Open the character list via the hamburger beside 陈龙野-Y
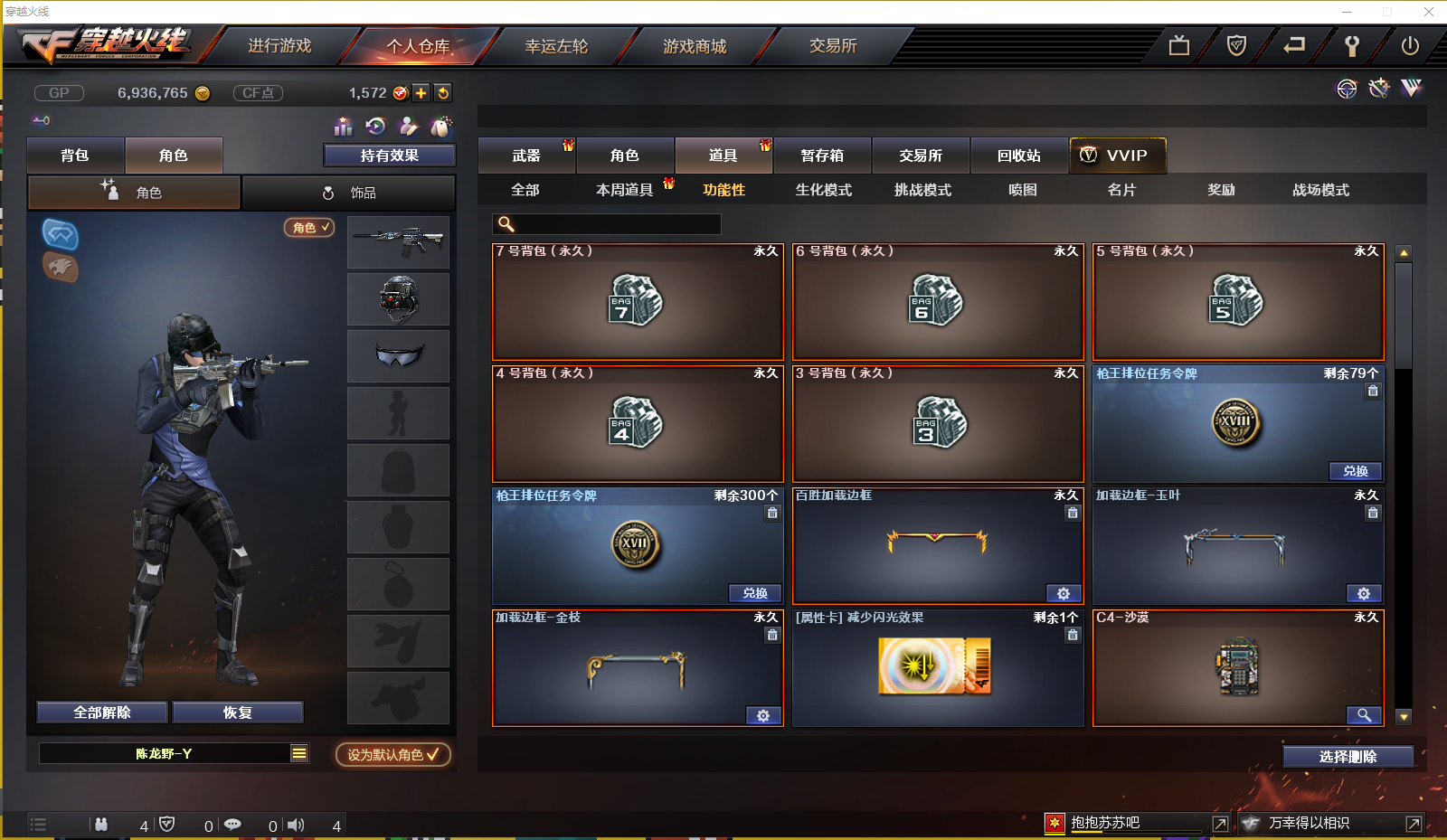 pyautogui.click(x=298, y=752)
